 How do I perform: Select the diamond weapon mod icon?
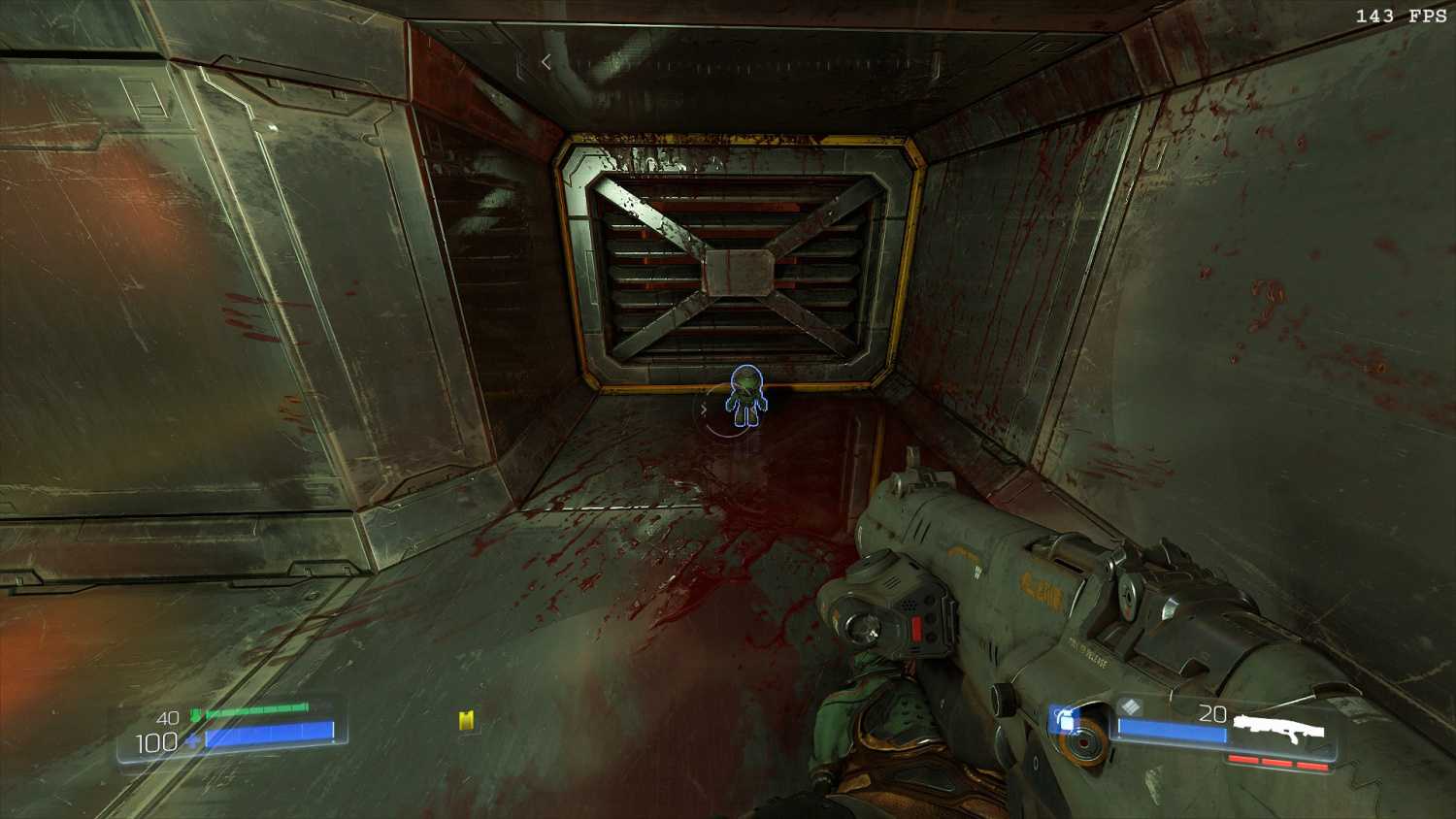(x=1129, y=707)
